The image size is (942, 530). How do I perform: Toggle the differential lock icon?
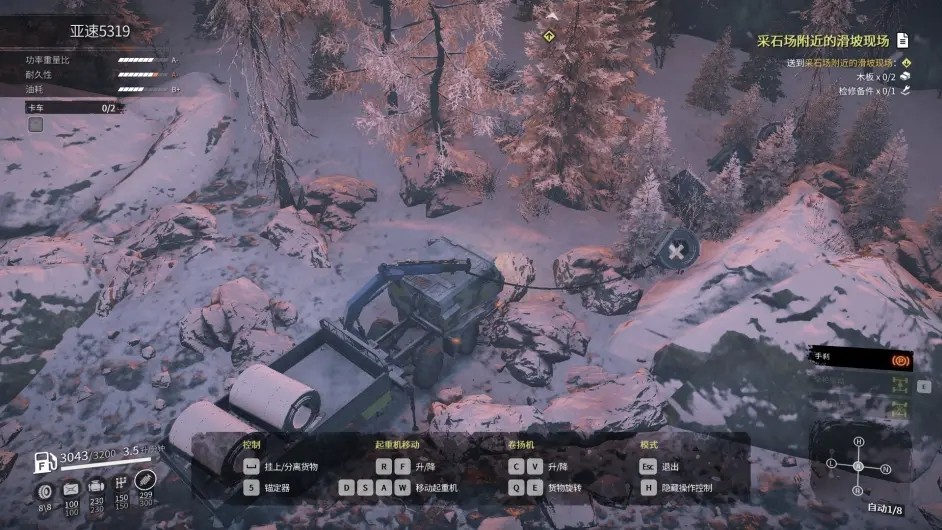point(899,408)
